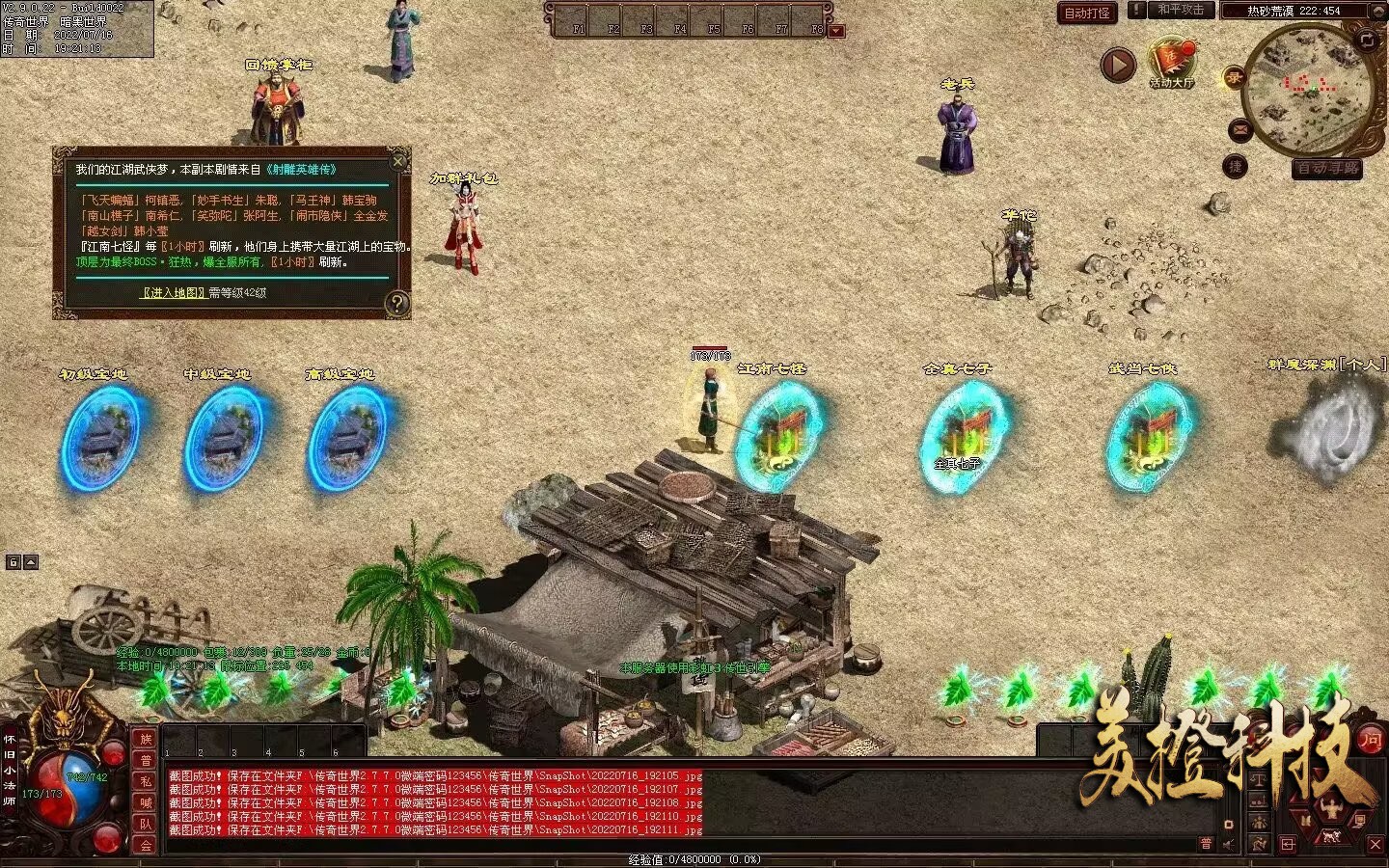
Task: Switch the 和平攻击 attack mode
Action: click(1181, 10)
